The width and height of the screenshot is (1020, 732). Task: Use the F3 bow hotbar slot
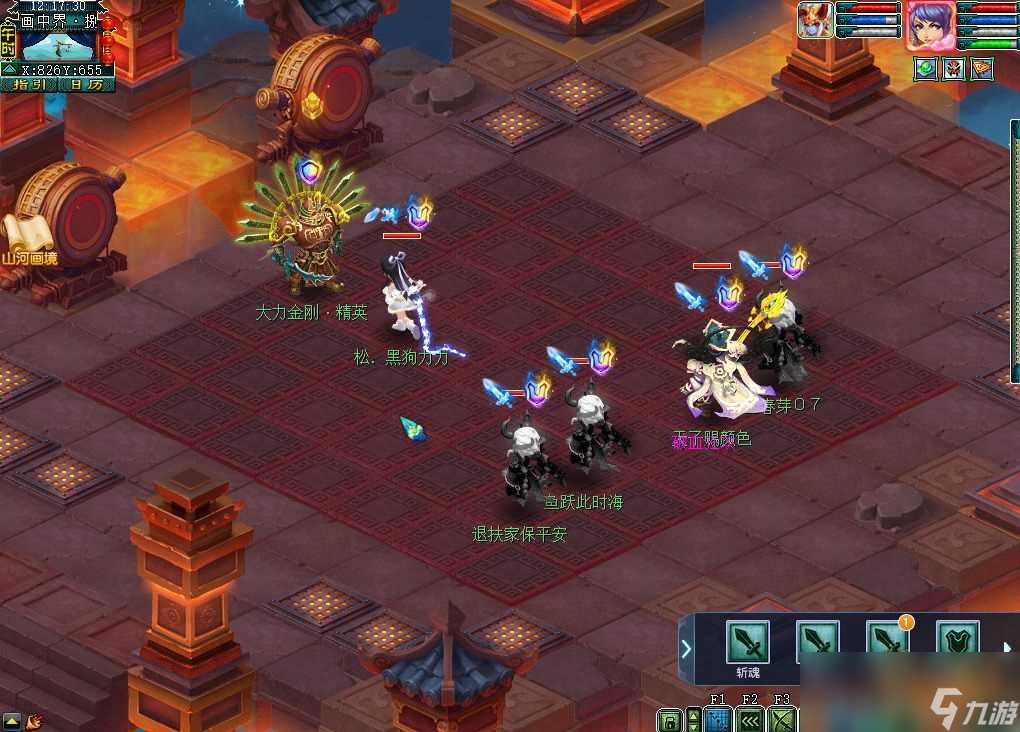(782, 720)
